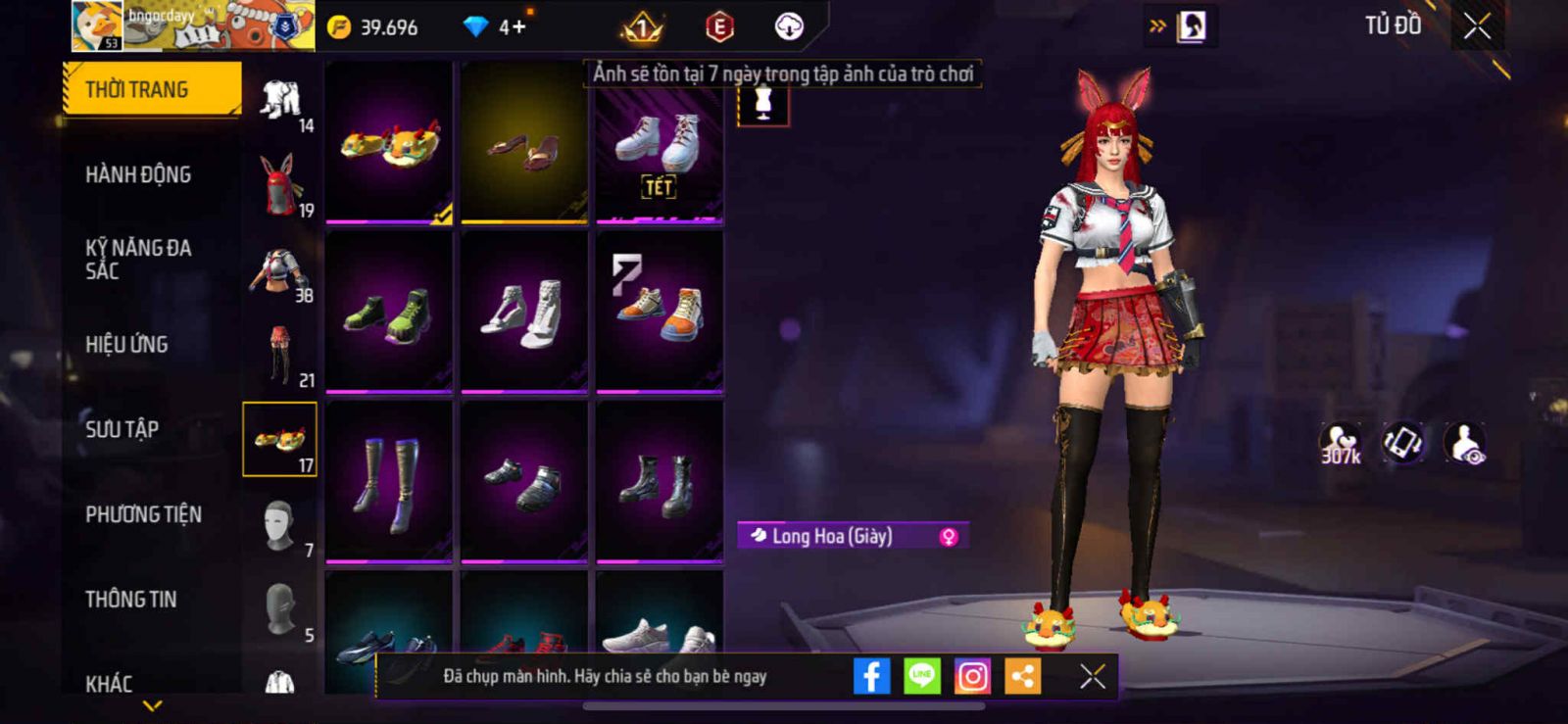This screenshot has width=1568, height=724.
Task: Open the masks category with hooded head
Action: [280, 609]
